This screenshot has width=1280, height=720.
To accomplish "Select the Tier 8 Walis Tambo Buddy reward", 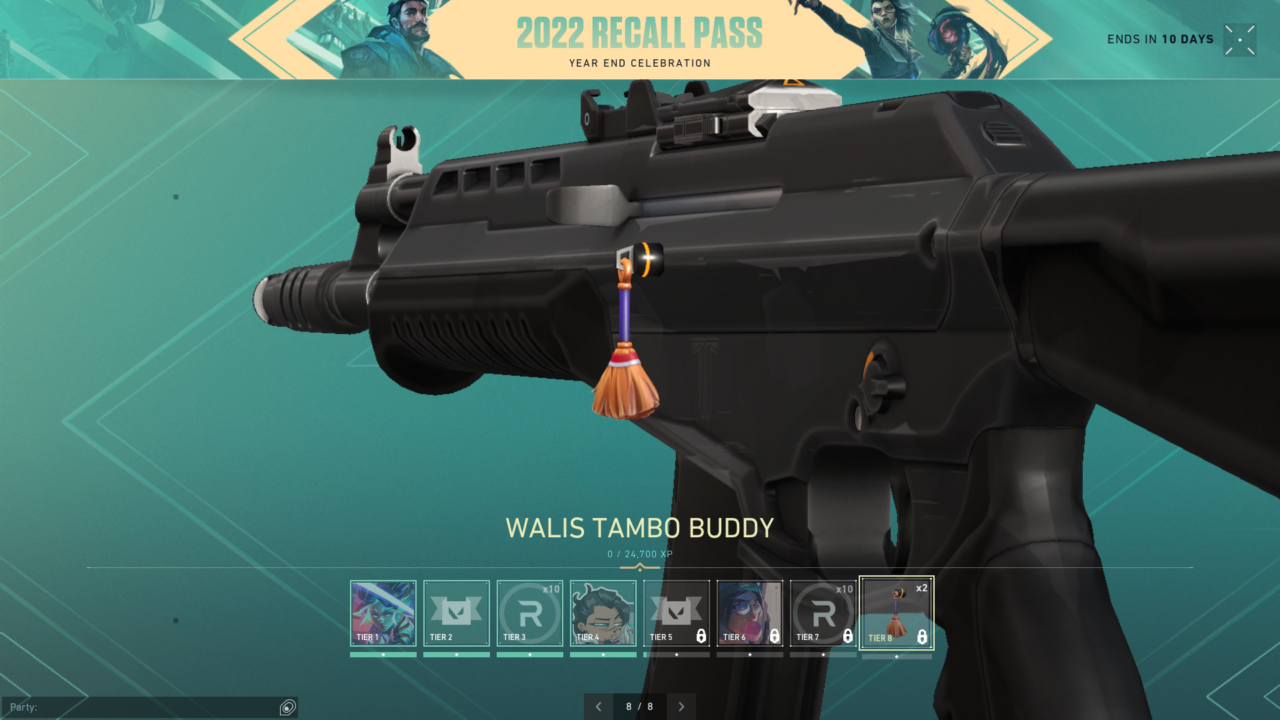I will pos(896,612).
